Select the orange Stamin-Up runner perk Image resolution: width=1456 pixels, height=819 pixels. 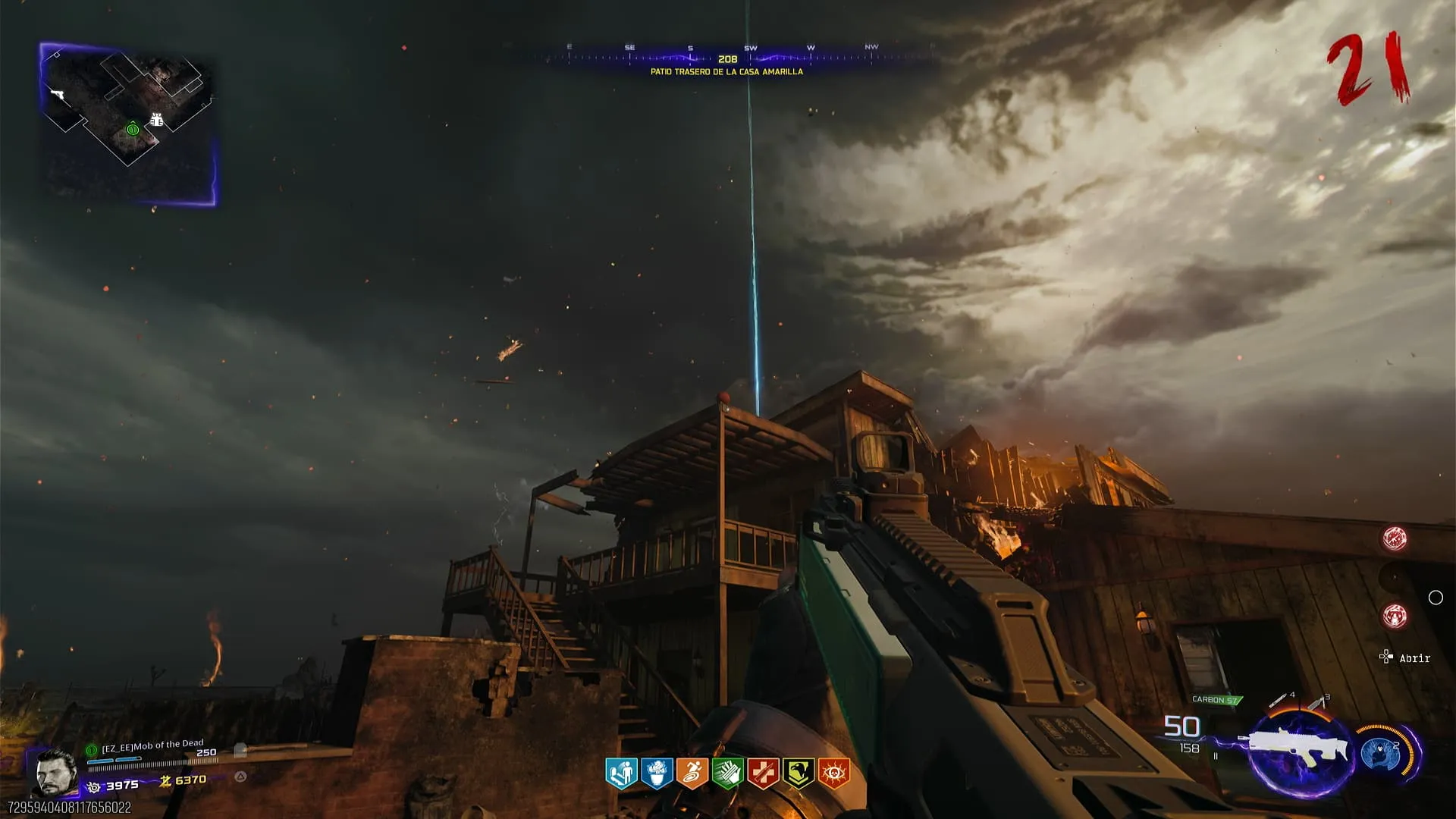[692, 773]
